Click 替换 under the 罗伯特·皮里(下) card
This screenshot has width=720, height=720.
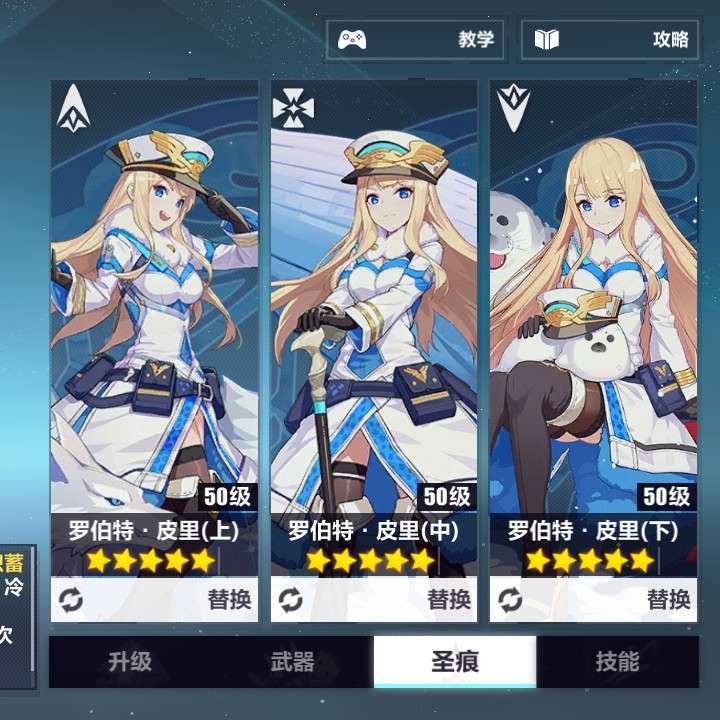pos(593,600)
